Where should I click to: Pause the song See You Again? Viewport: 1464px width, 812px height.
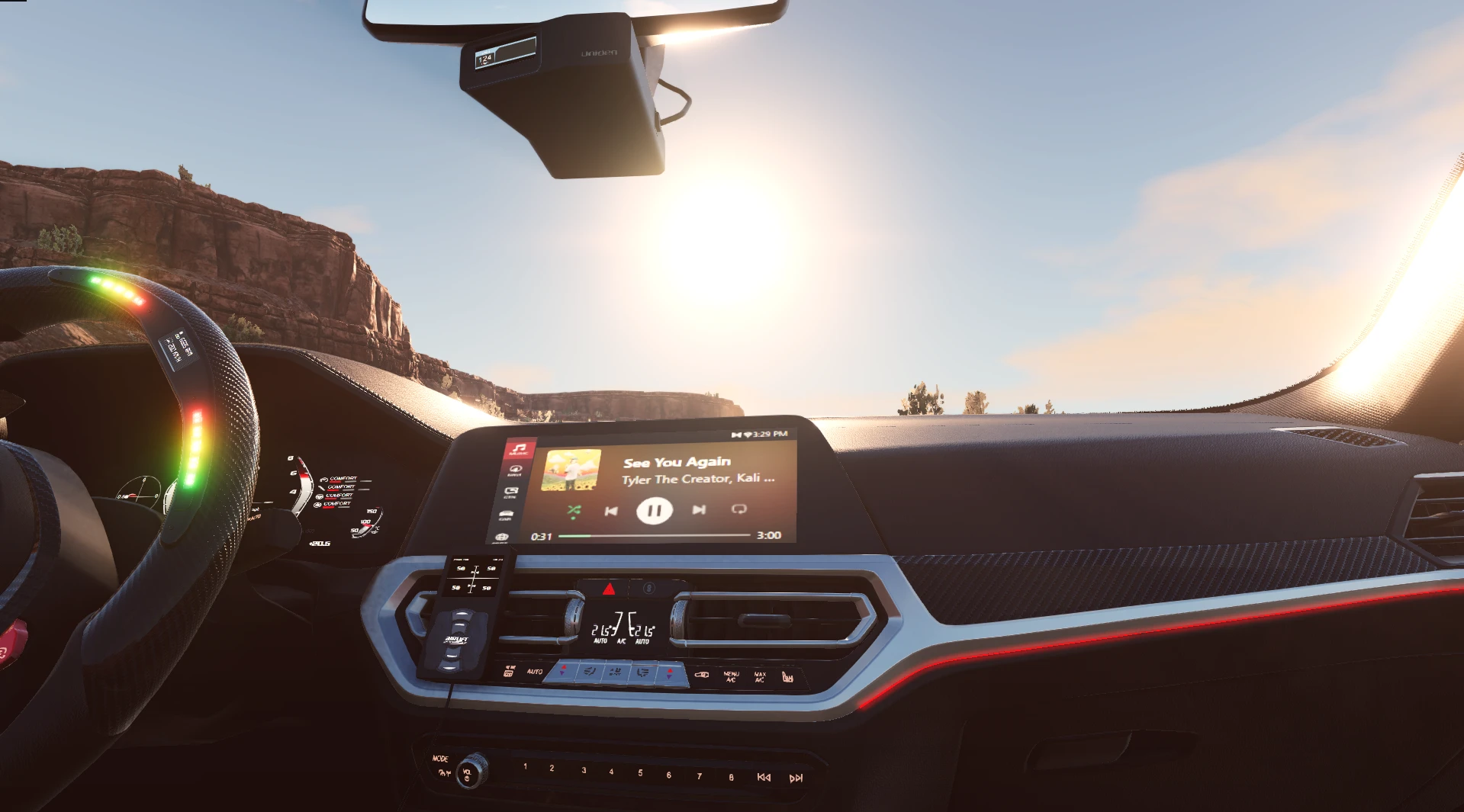point(654,512)
